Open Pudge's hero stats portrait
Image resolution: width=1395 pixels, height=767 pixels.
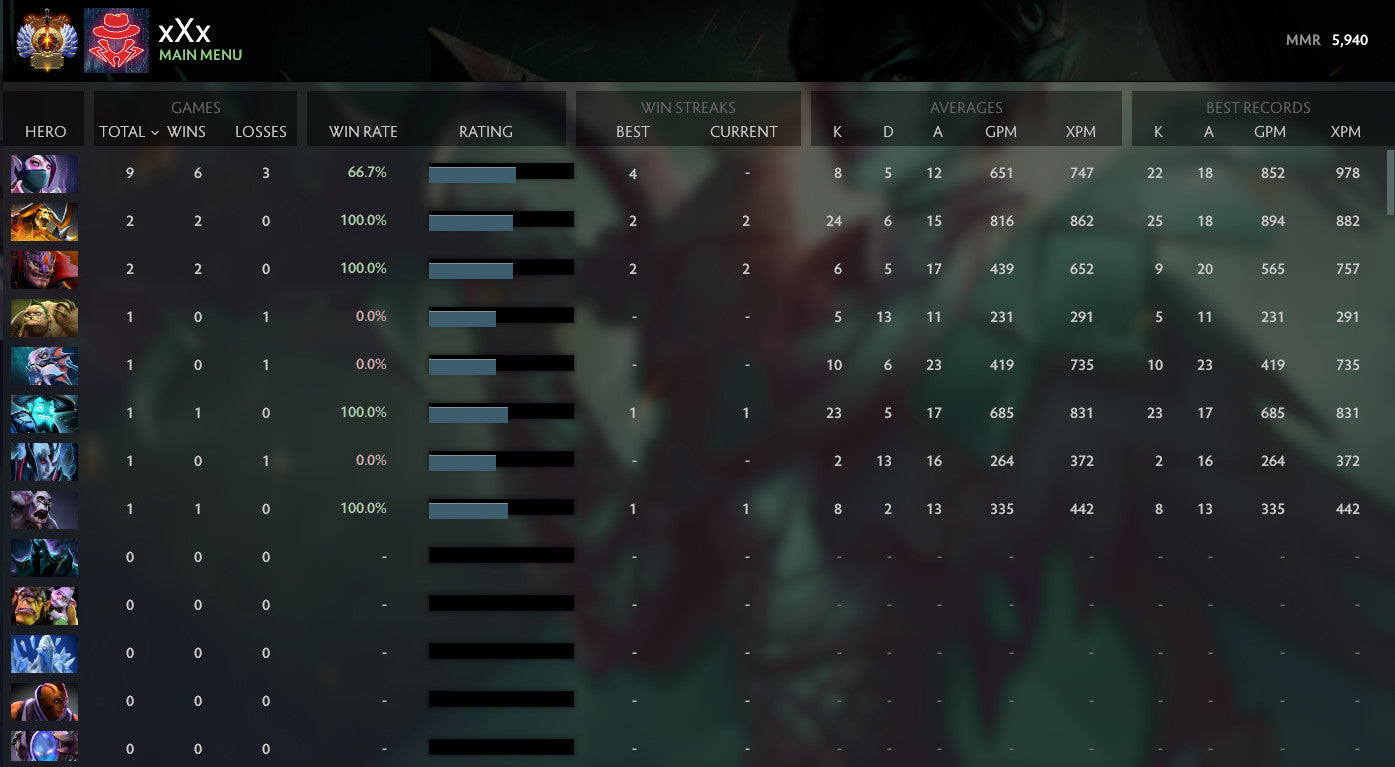point(44,317)
